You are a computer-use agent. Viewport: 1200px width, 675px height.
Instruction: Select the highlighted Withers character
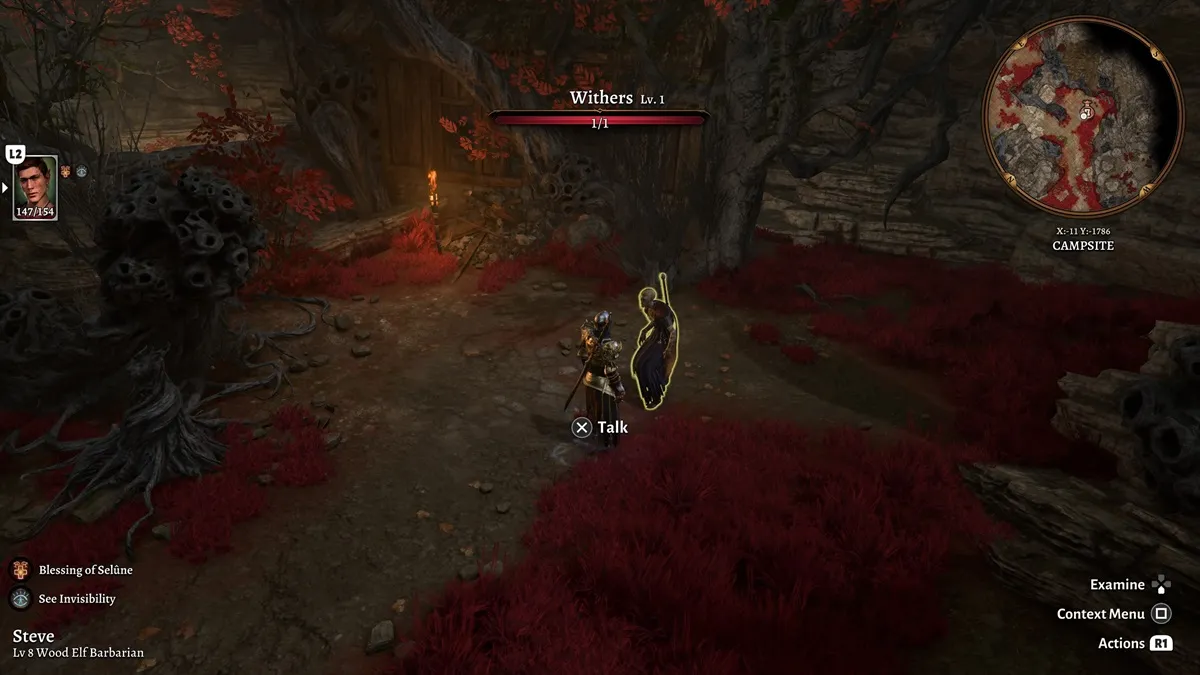[x=655, y=348]
